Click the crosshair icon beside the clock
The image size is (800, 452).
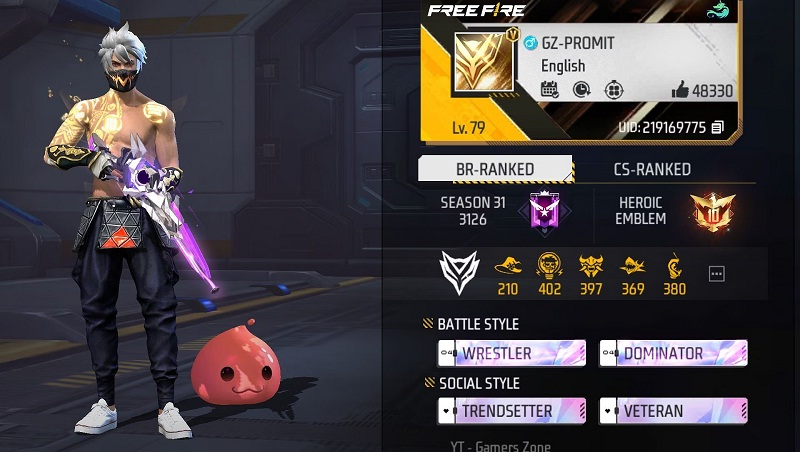613,90
